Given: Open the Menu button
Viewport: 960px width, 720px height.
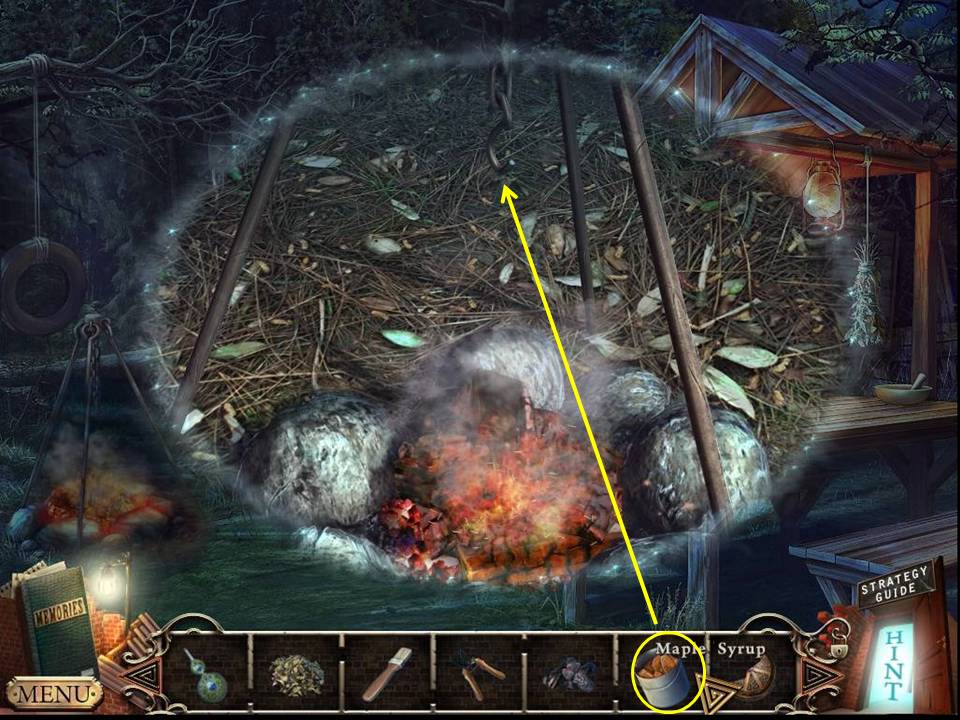Looking at the screenshot, I should 53,692.
